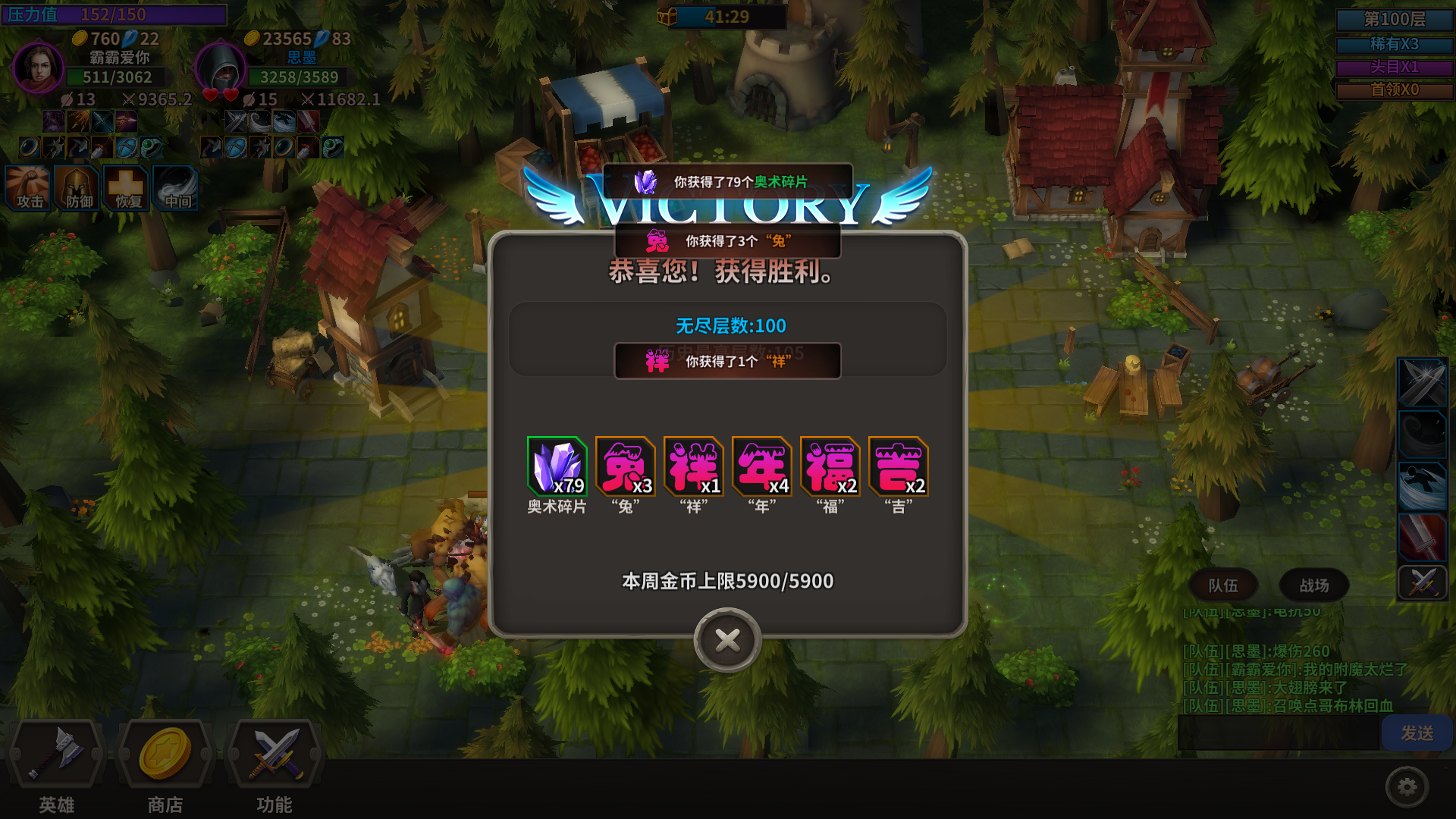Click the "福" x2 reward token
1456x819 pixels.
(829, 466)
